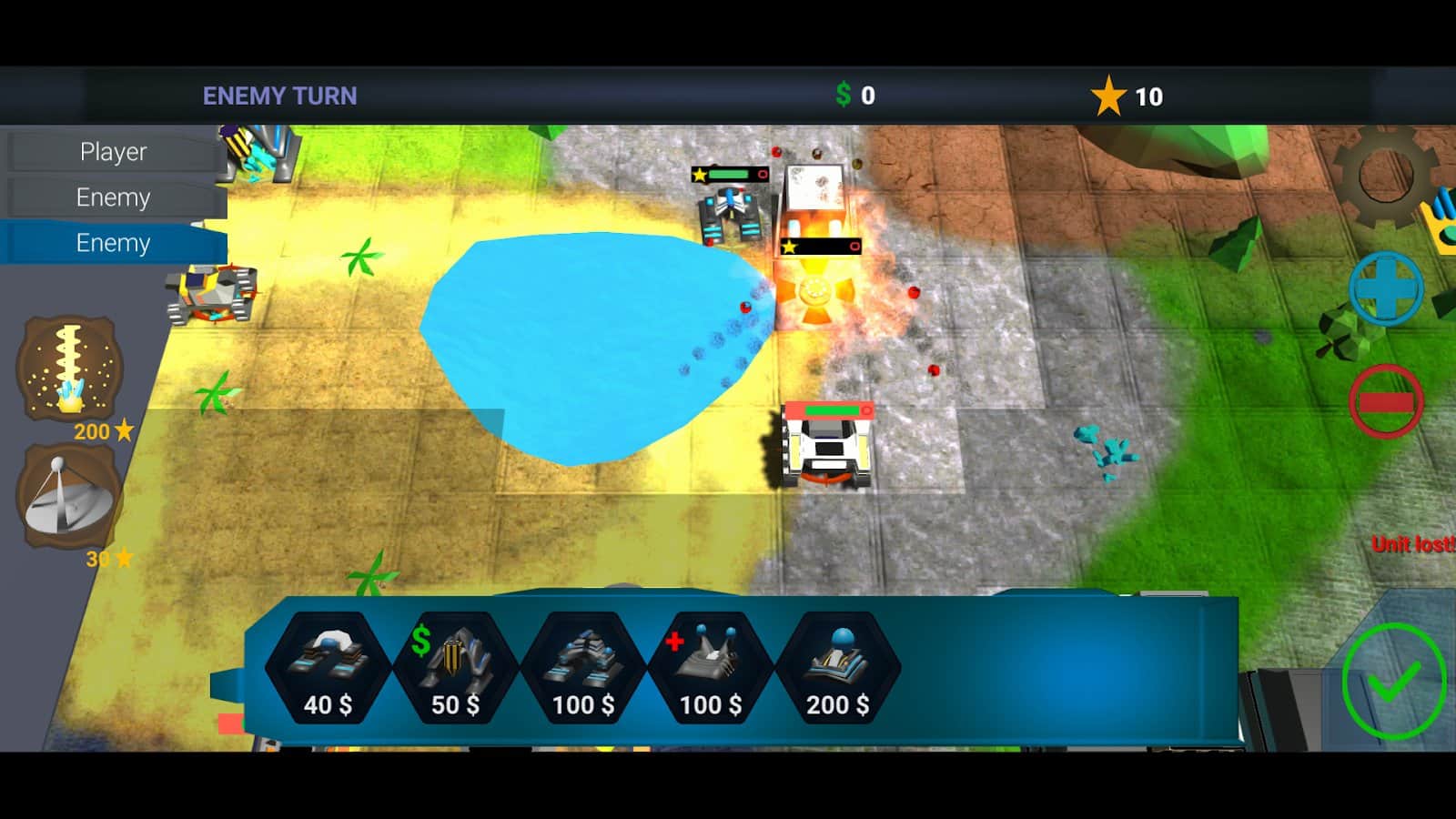This screenshot has width=1456, height=819.
Task: Activate the 200-star beam strike ability
Action: tap(69, 368)
